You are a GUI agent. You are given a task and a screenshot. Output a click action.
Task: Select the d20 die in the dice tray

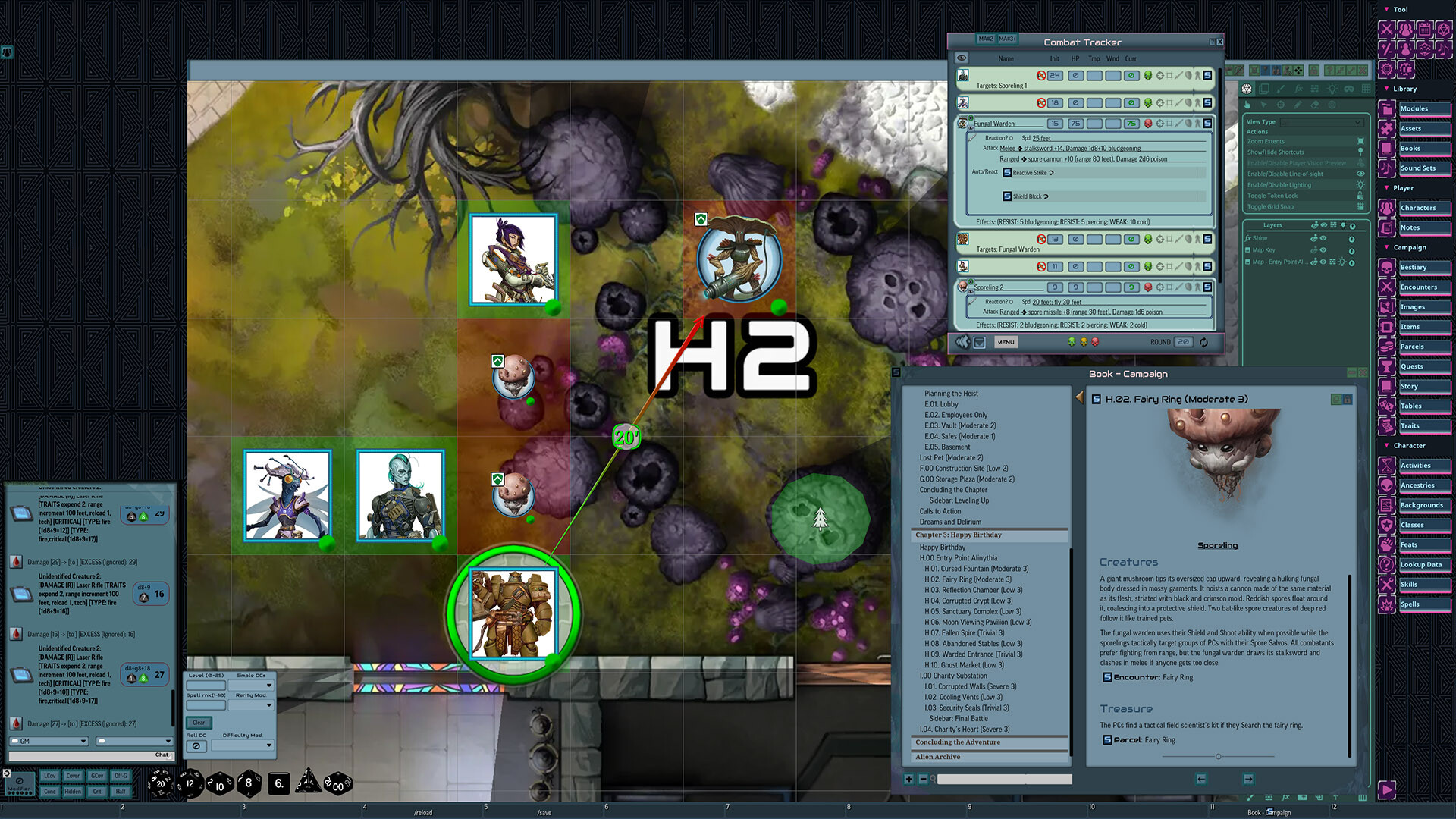161,784
